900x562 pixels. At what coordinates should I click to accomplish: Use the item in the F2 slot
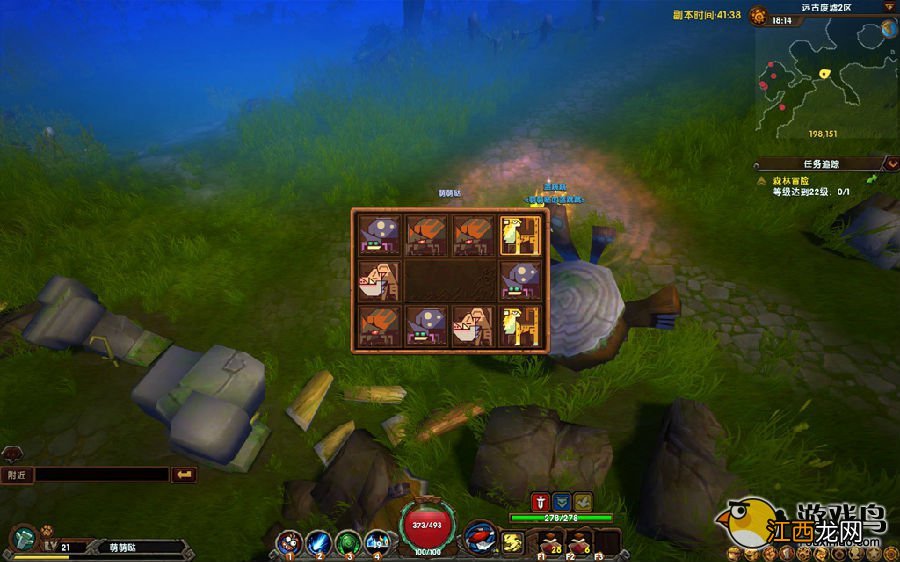pos(578,542)
